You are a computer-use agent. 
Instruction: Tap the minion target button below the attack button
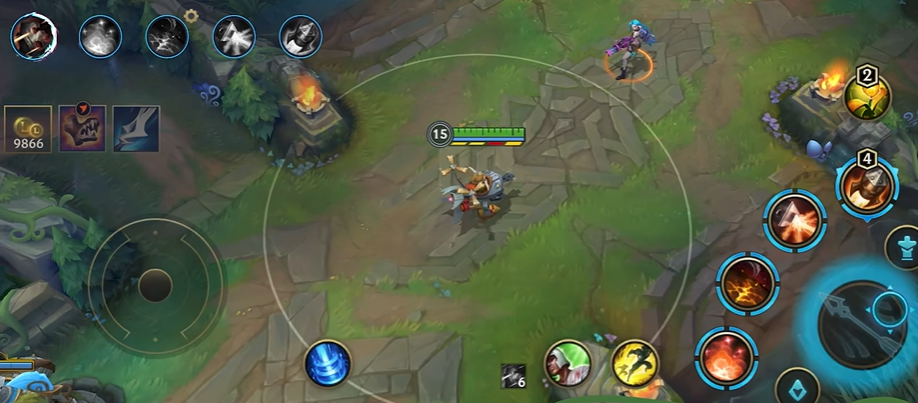click(x=799, y=389)
